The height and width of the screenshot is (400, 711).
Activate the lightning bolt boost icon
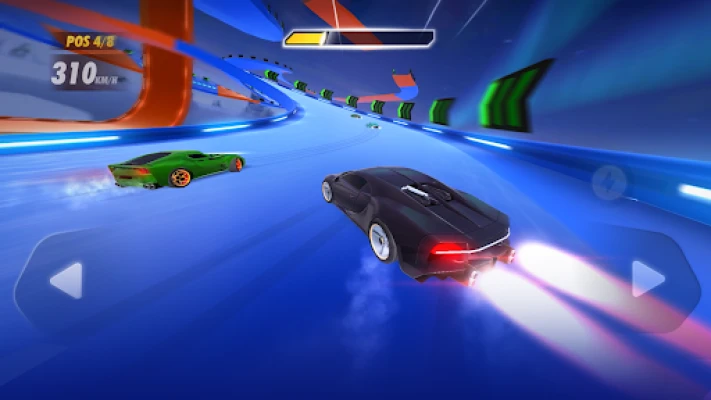[607, 182]
